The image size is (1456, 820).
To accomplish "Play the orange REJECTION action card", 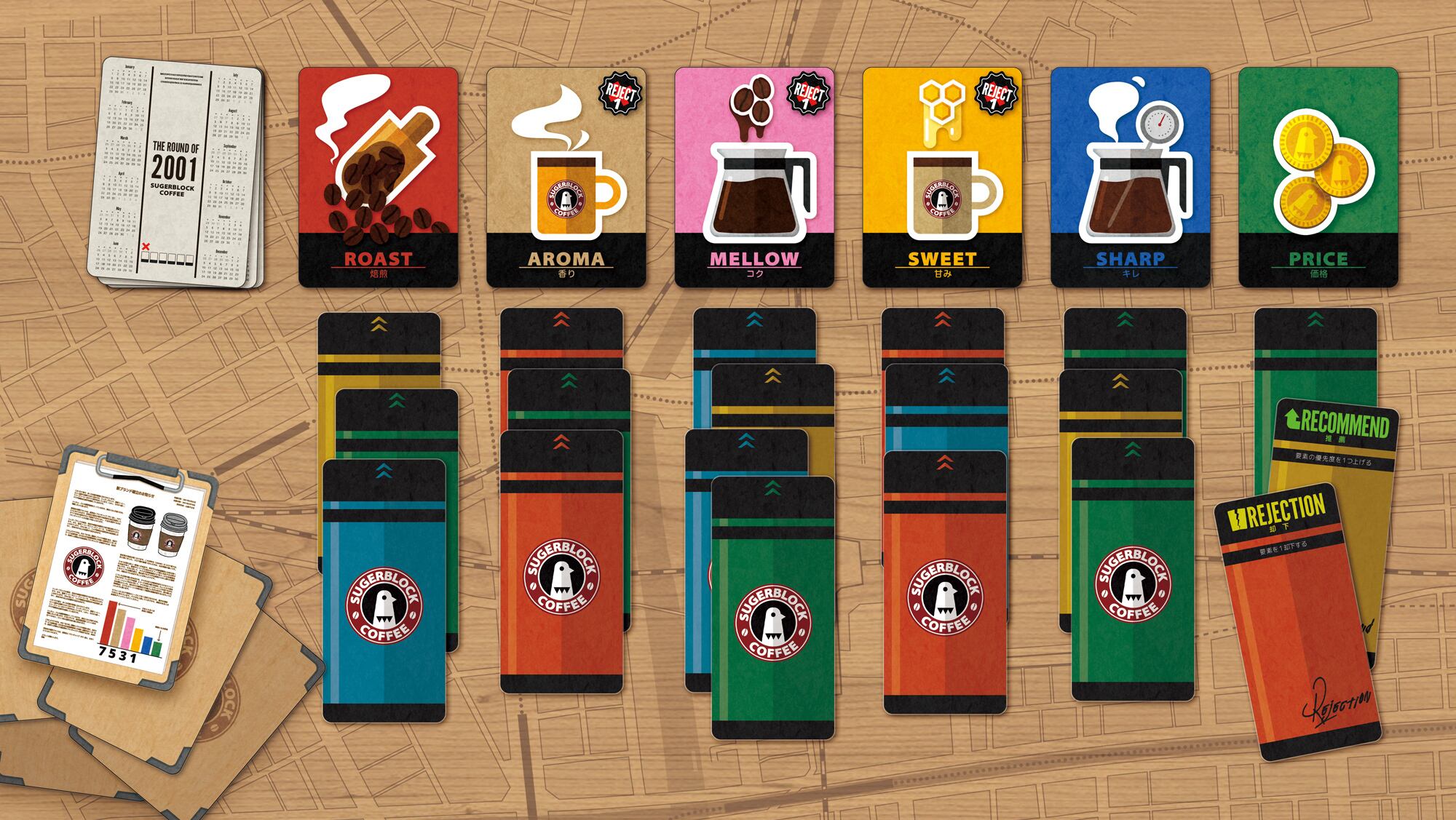I will coord(1299,626).
